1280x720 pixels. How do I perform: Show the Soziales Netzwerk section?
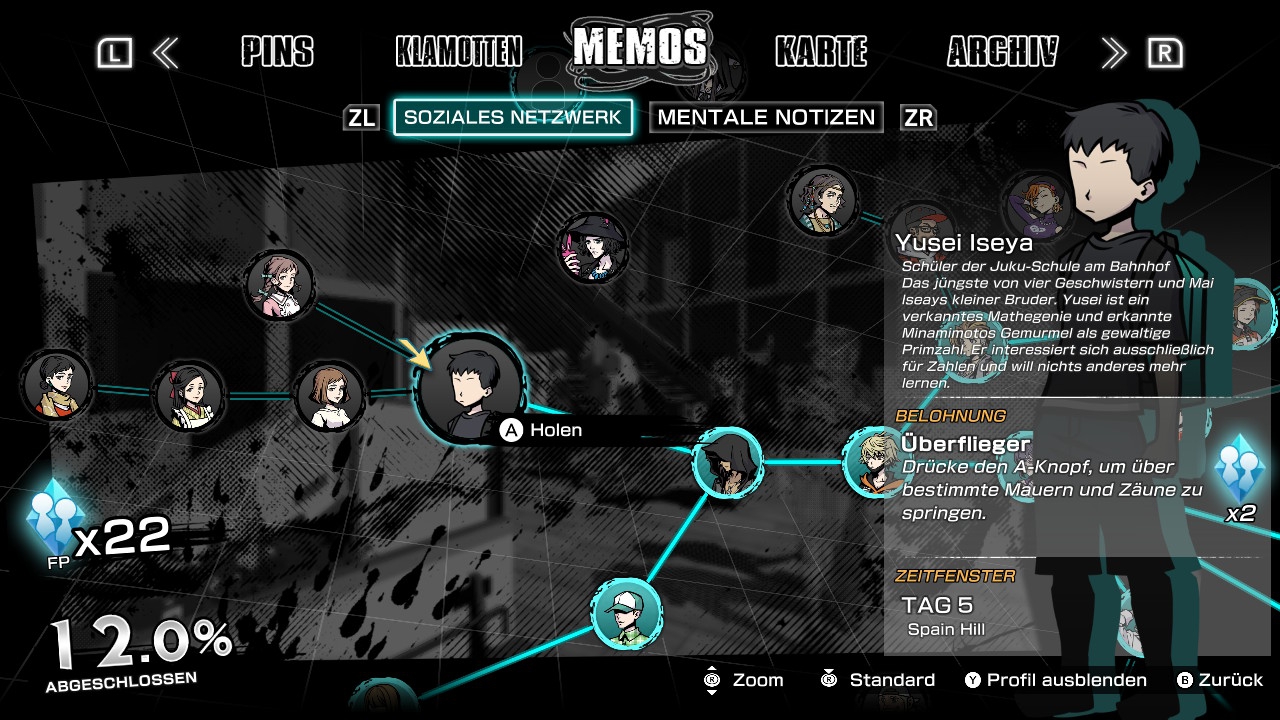click(x=513, y=117)
